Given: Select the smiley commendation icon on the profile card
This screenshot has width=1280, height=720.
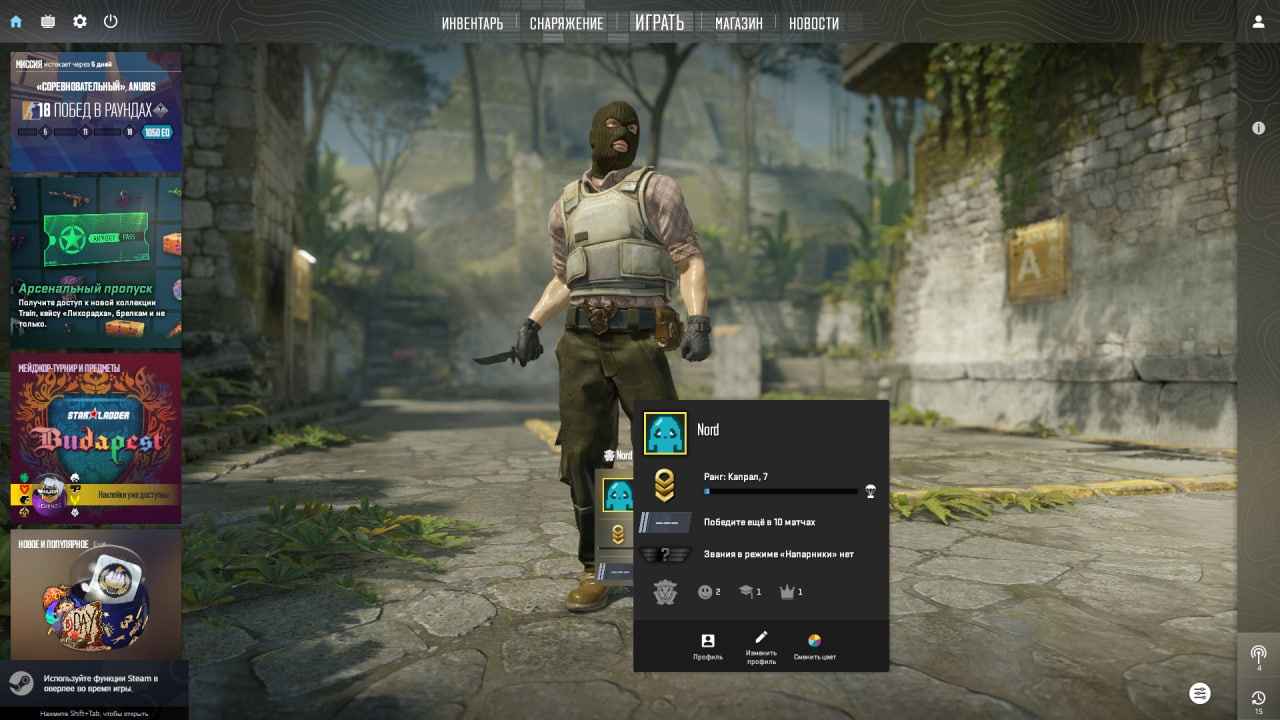Looking at the screenshot, I should [703, 591].
